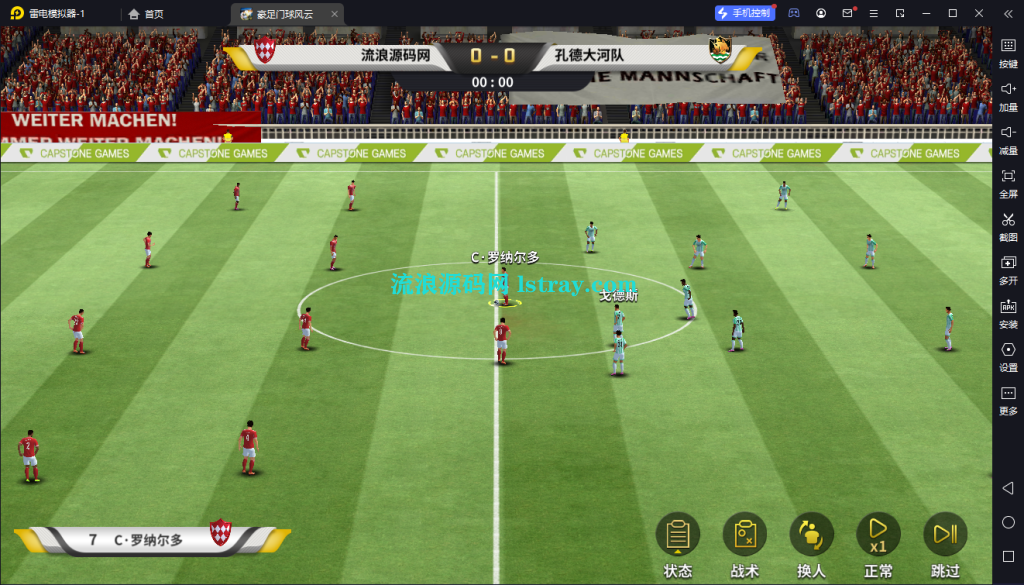
Task: Click the 7 C·罗纳尔多 player banner
Action: point(150,539)
